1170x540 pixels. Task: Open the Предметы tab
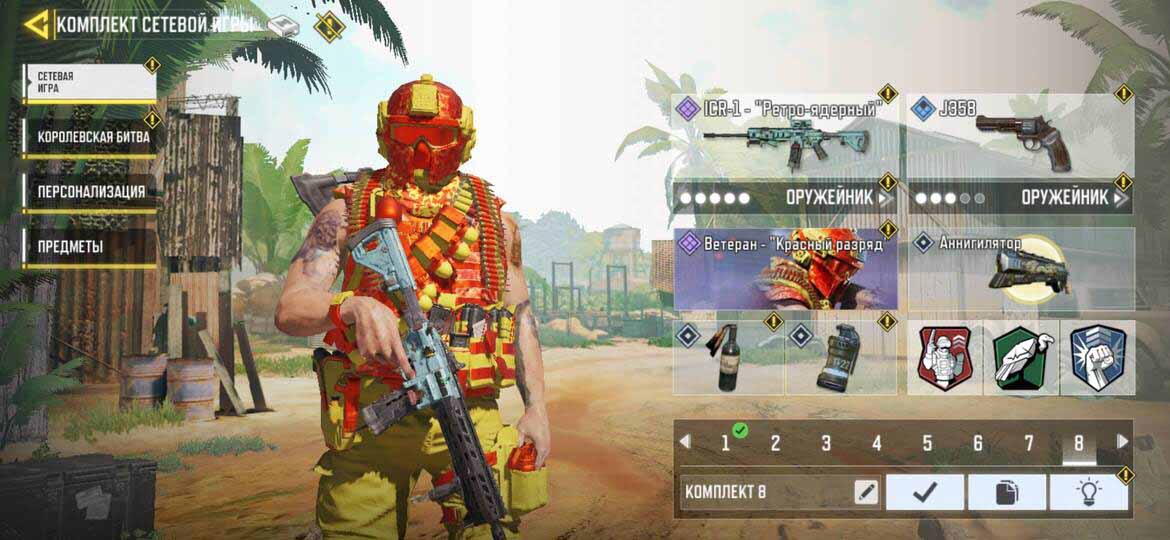[x=90, y=246]
